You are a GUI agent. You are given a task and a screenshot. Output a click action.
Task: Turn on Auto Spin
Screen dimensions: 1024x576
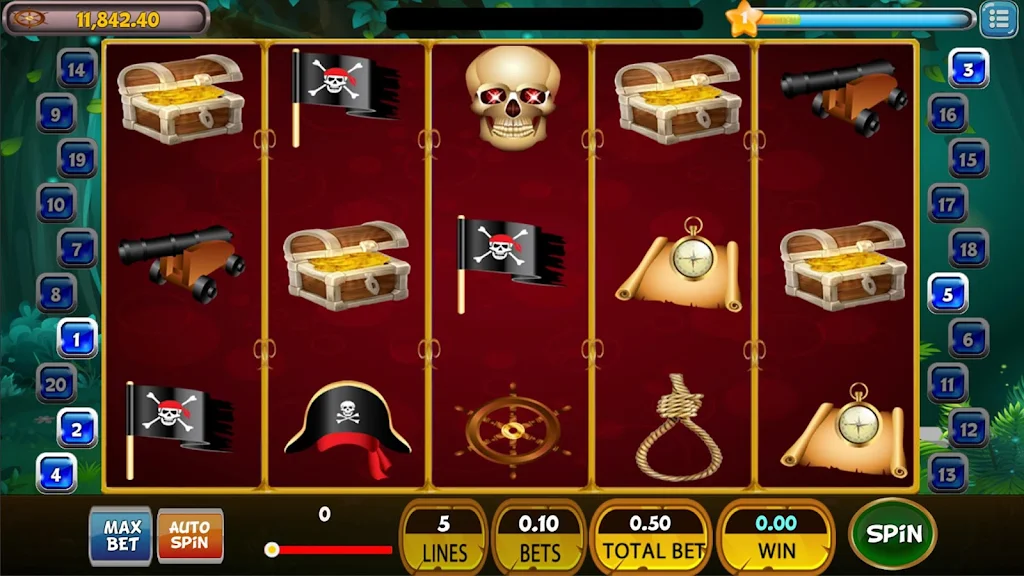[x=190, y=535]
